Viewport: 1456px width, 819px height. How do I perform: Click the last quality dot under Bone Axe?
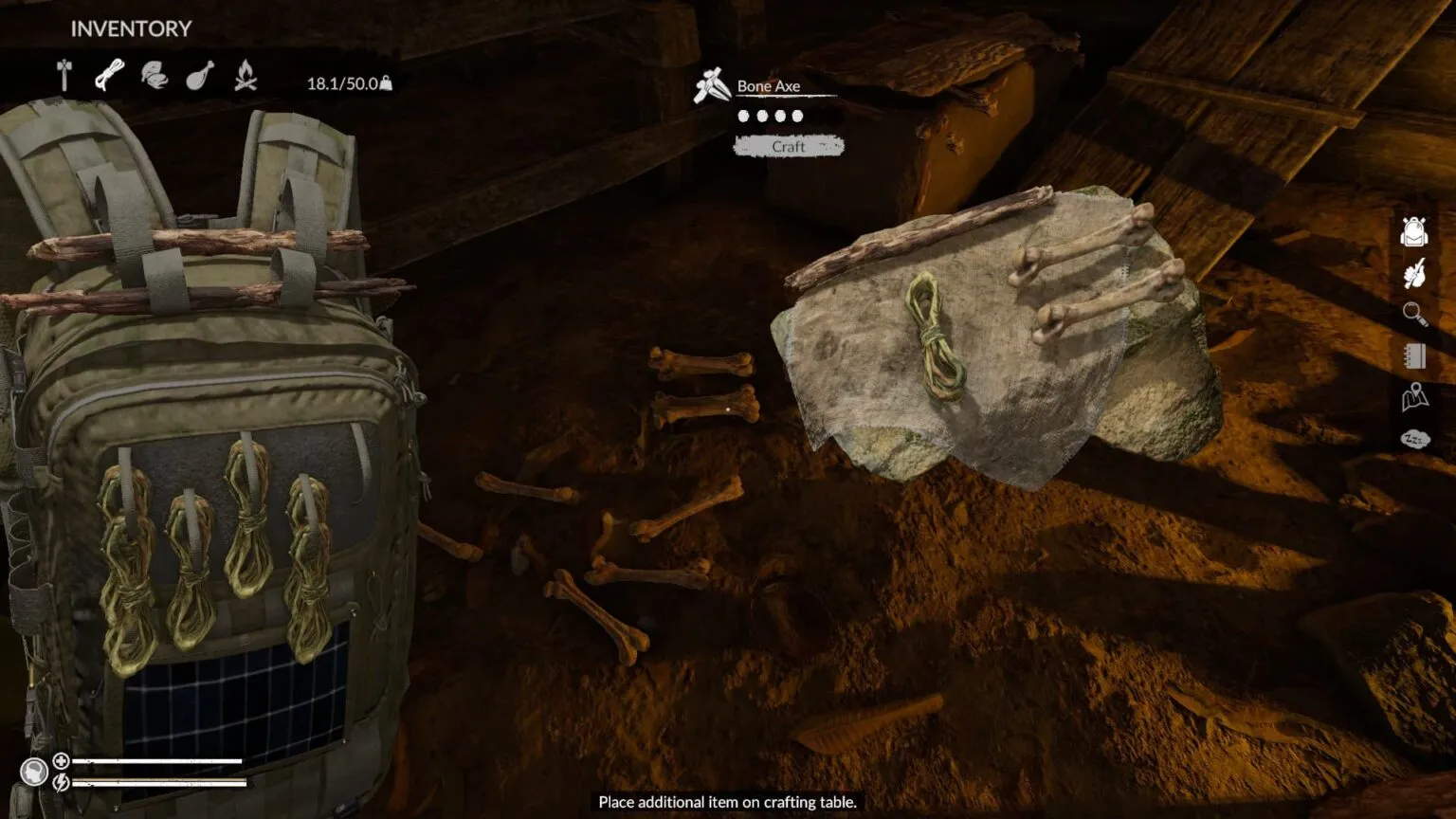tap(795, 115)
